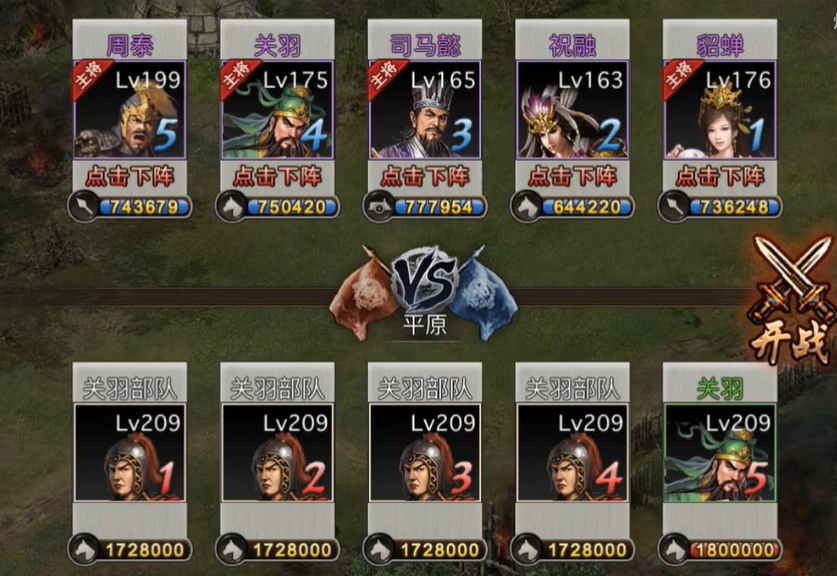Select the 周泰 general card

point(130,110)
